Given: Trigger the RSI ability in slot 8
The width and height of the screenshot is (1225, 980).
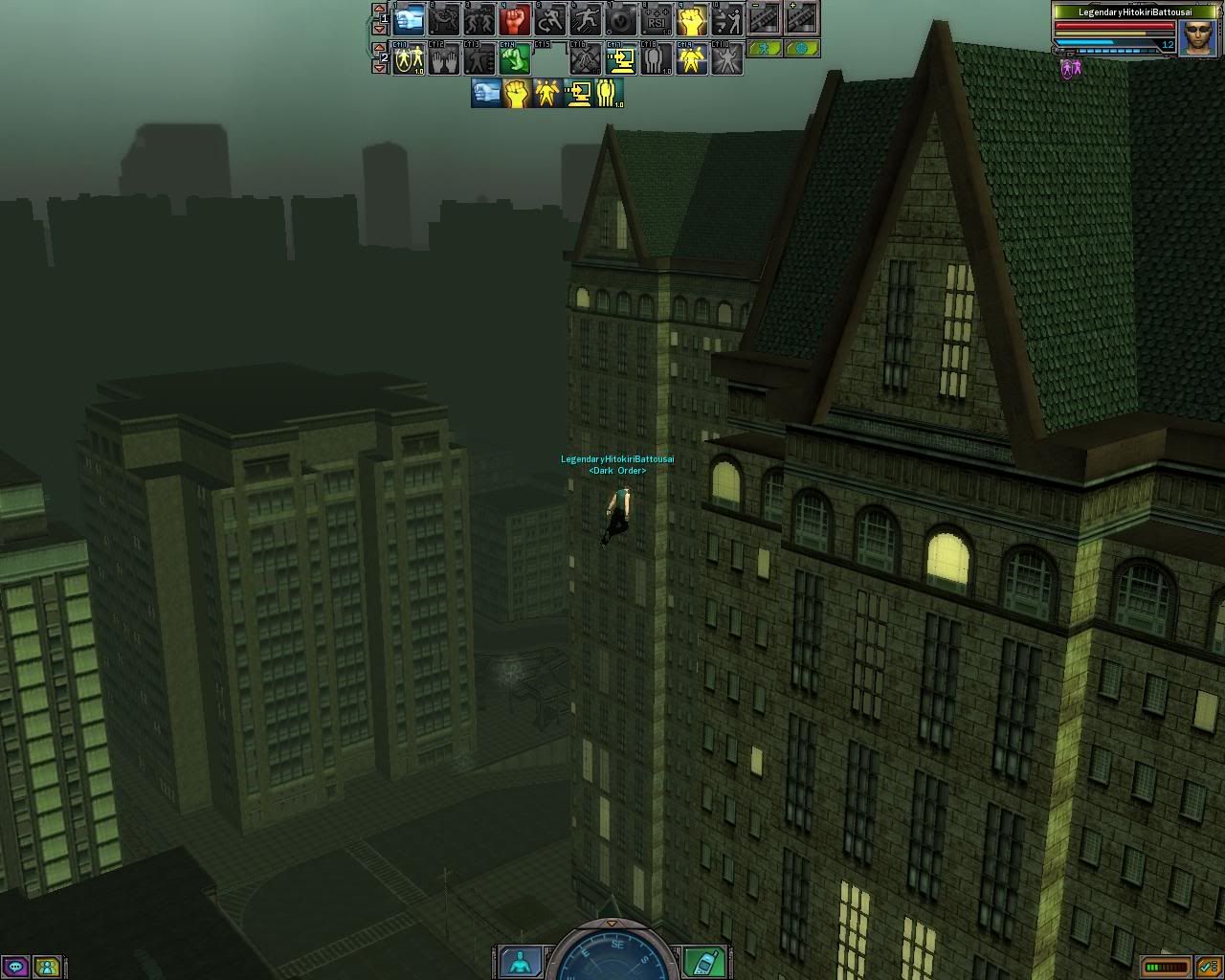Looking at the screenshot, I should (656, 19).
